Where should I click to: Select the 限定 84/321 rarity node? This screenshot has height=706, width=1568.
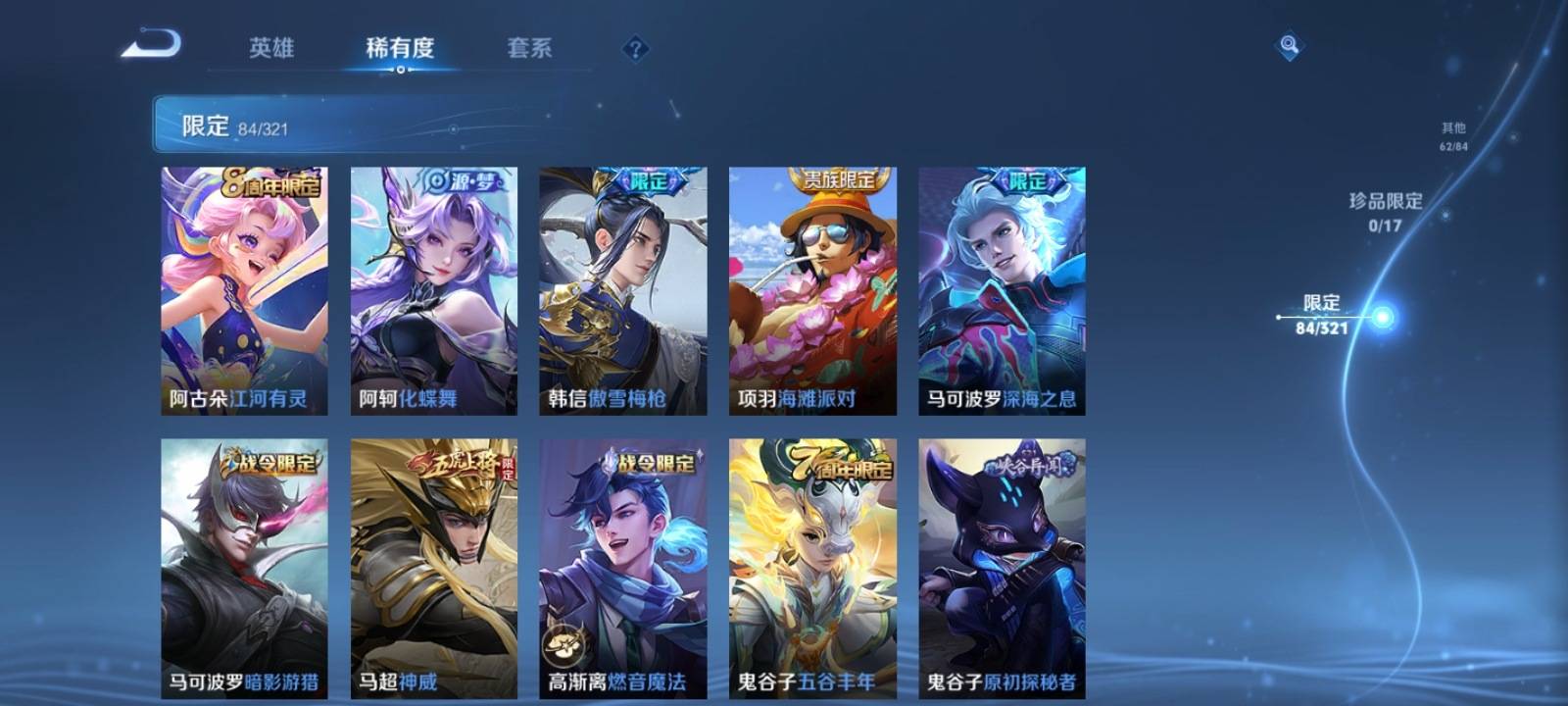(x=1323, y=315)
